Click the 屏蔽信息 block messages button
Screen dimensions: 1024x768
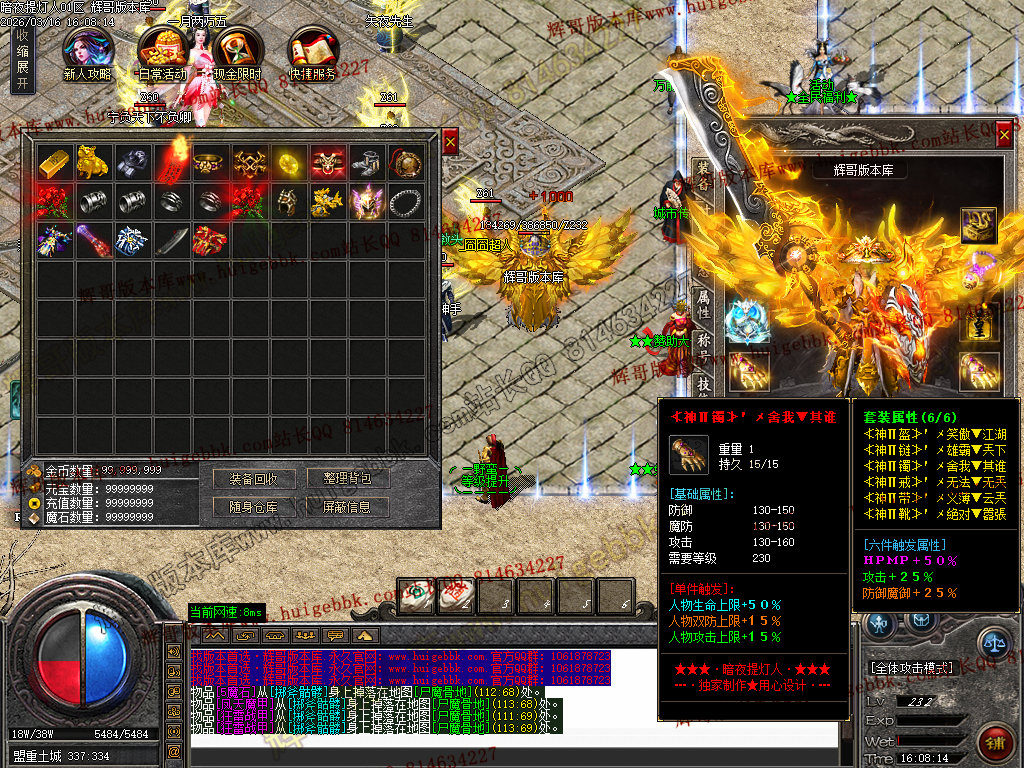[348, 507]
